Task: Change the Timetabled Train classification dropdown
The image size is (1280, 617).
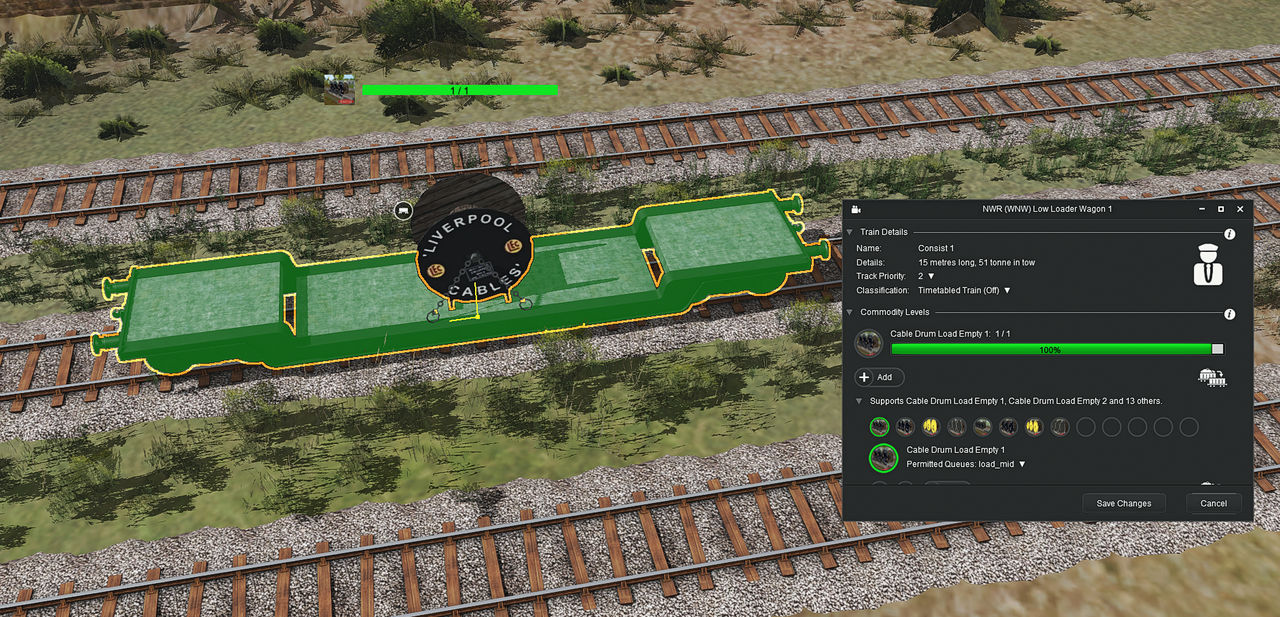Action: point(1007,290)
